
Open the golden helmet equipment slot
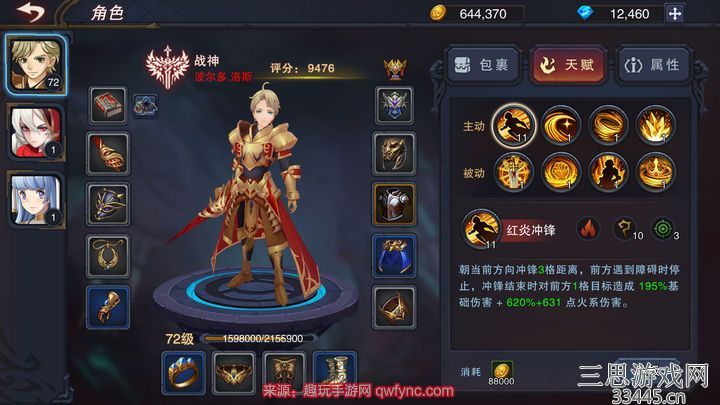point(393,153)
